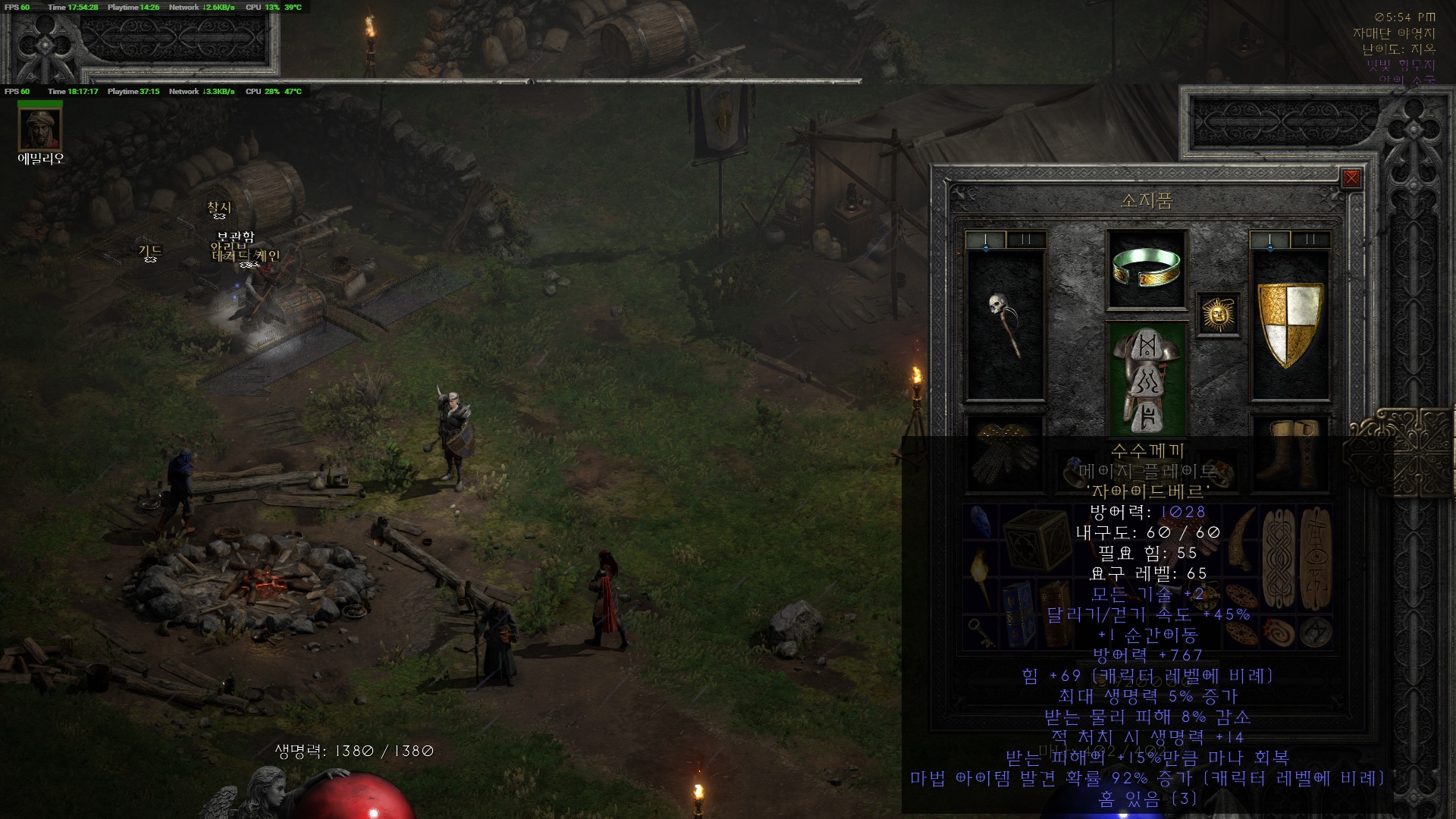
Task: Select the green circlet helmet slot
Action: tap(1146, 269)
